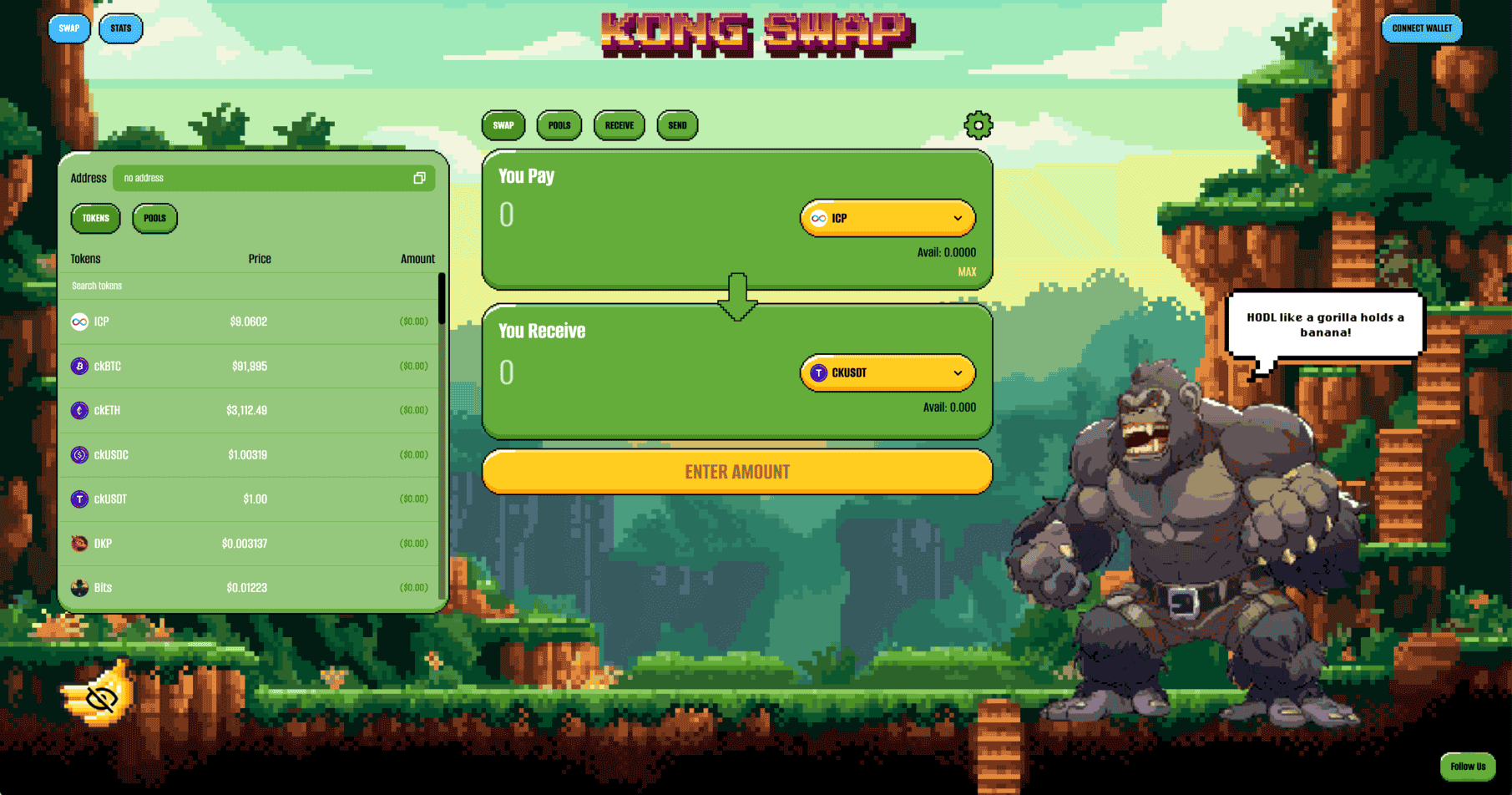
Task: Click the DKP dragon token icon
Action: 79,543
